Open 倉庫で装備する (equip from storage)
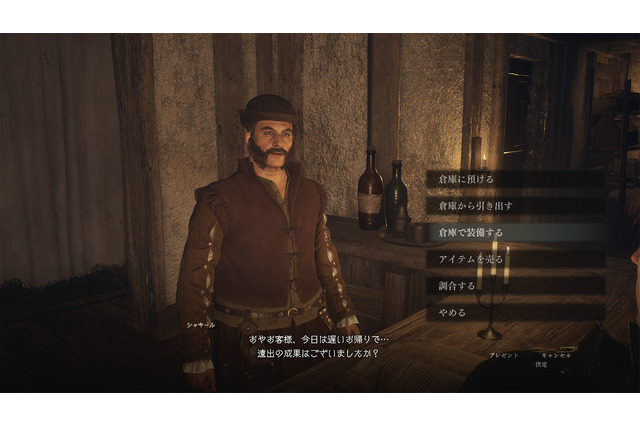640x426 pixels. tap(471, 232)
